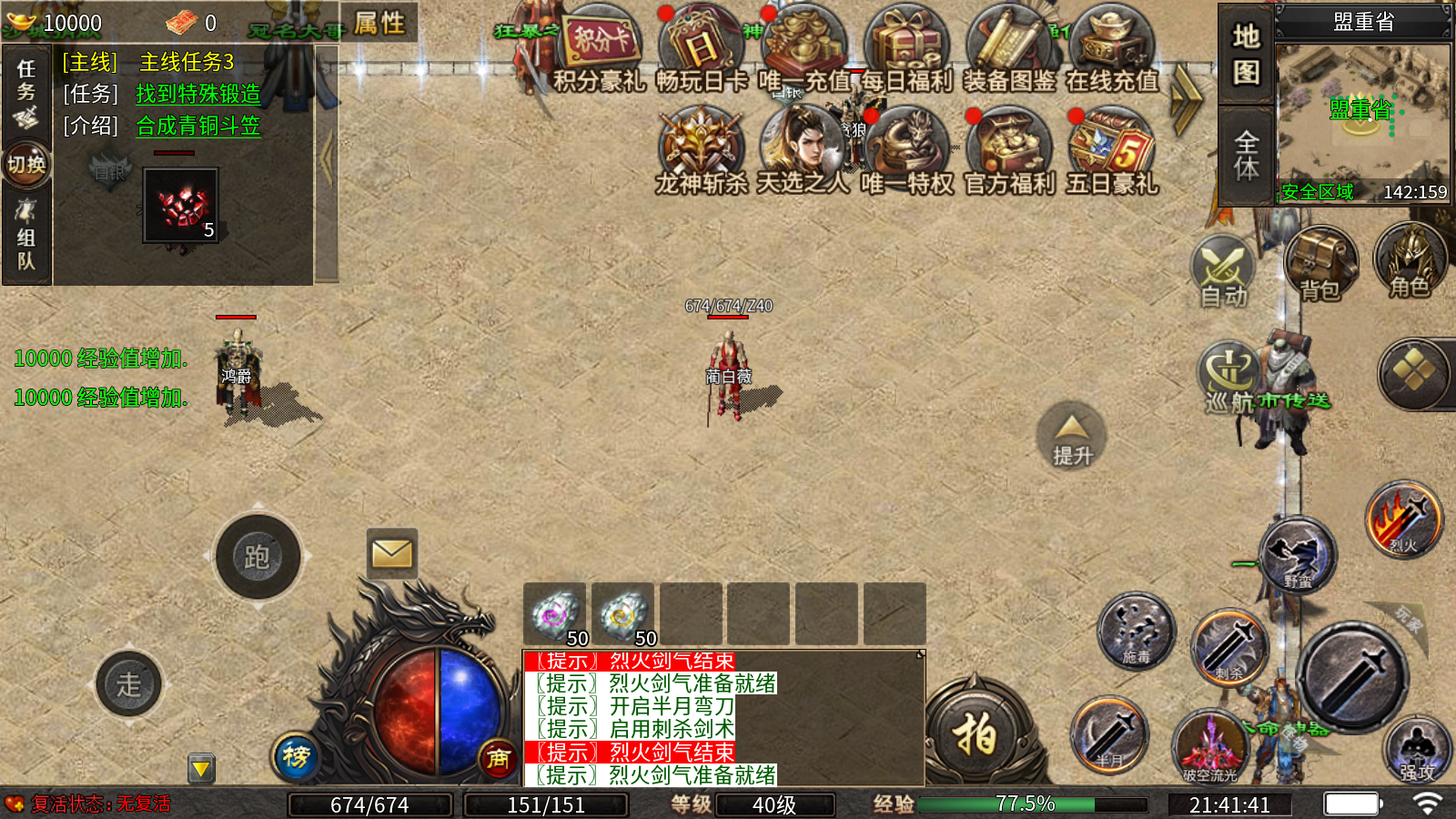
Task: Activate the 烈火 fire sword skill
Action: click(1404, 520)
